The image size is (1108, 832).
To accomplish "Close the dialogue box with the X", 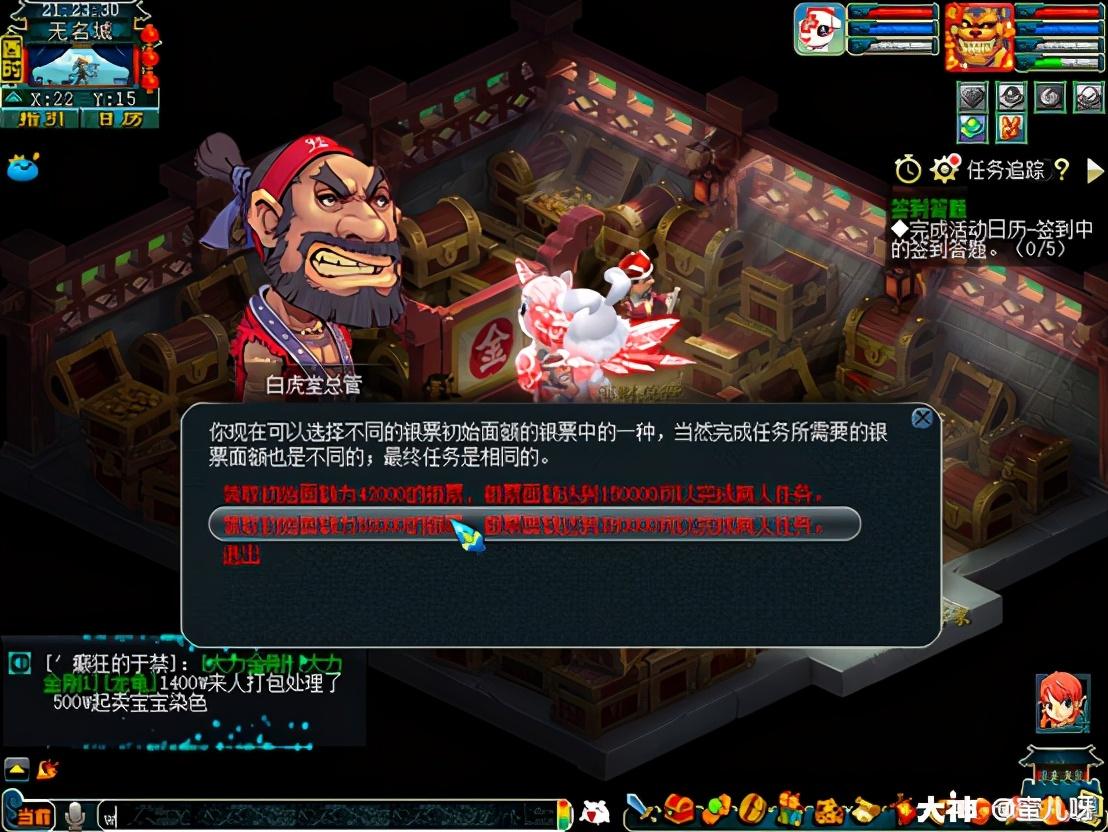I will 922,418.
